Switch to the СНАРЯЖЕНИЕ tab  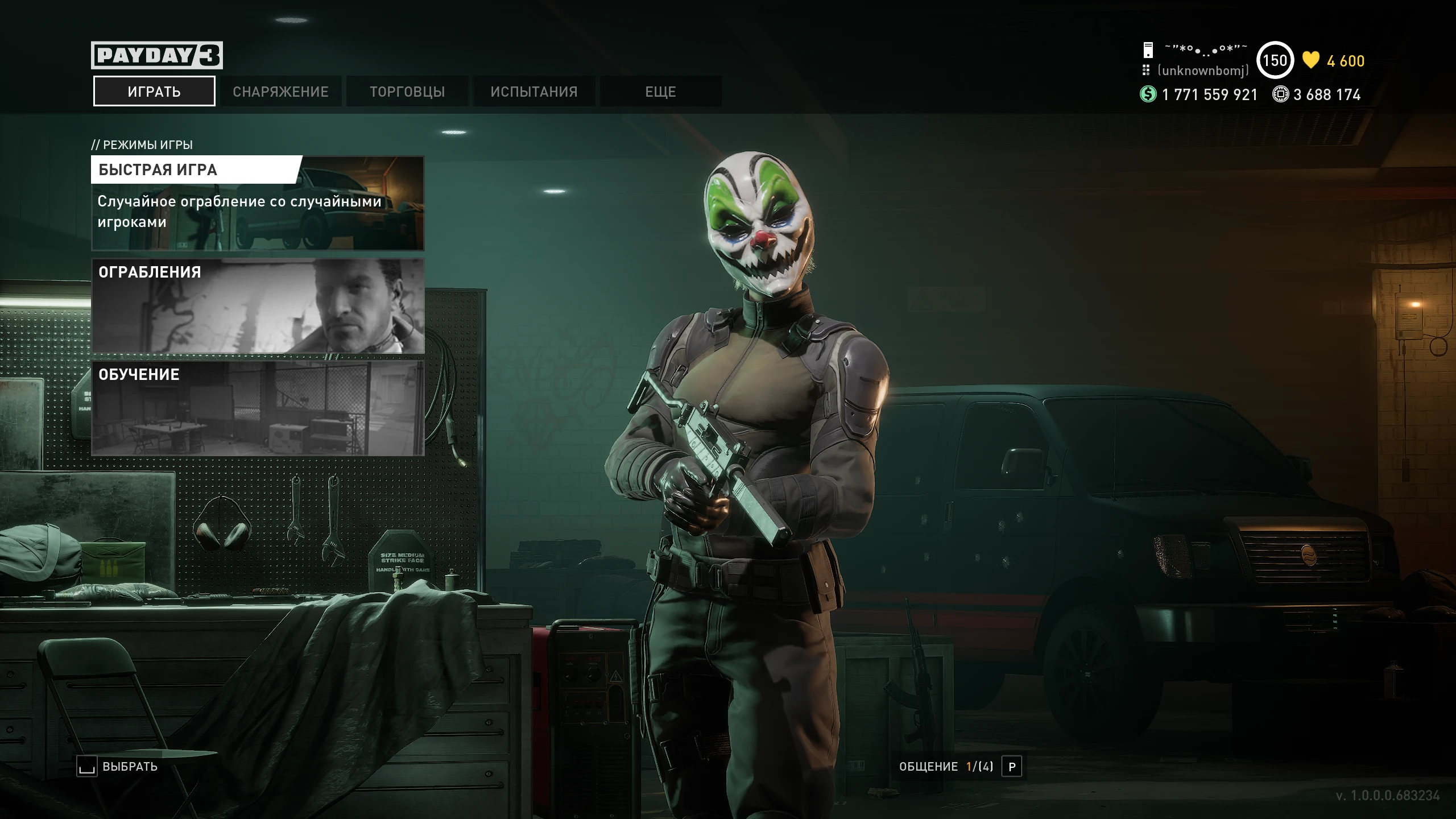click(x=279, y=91)
